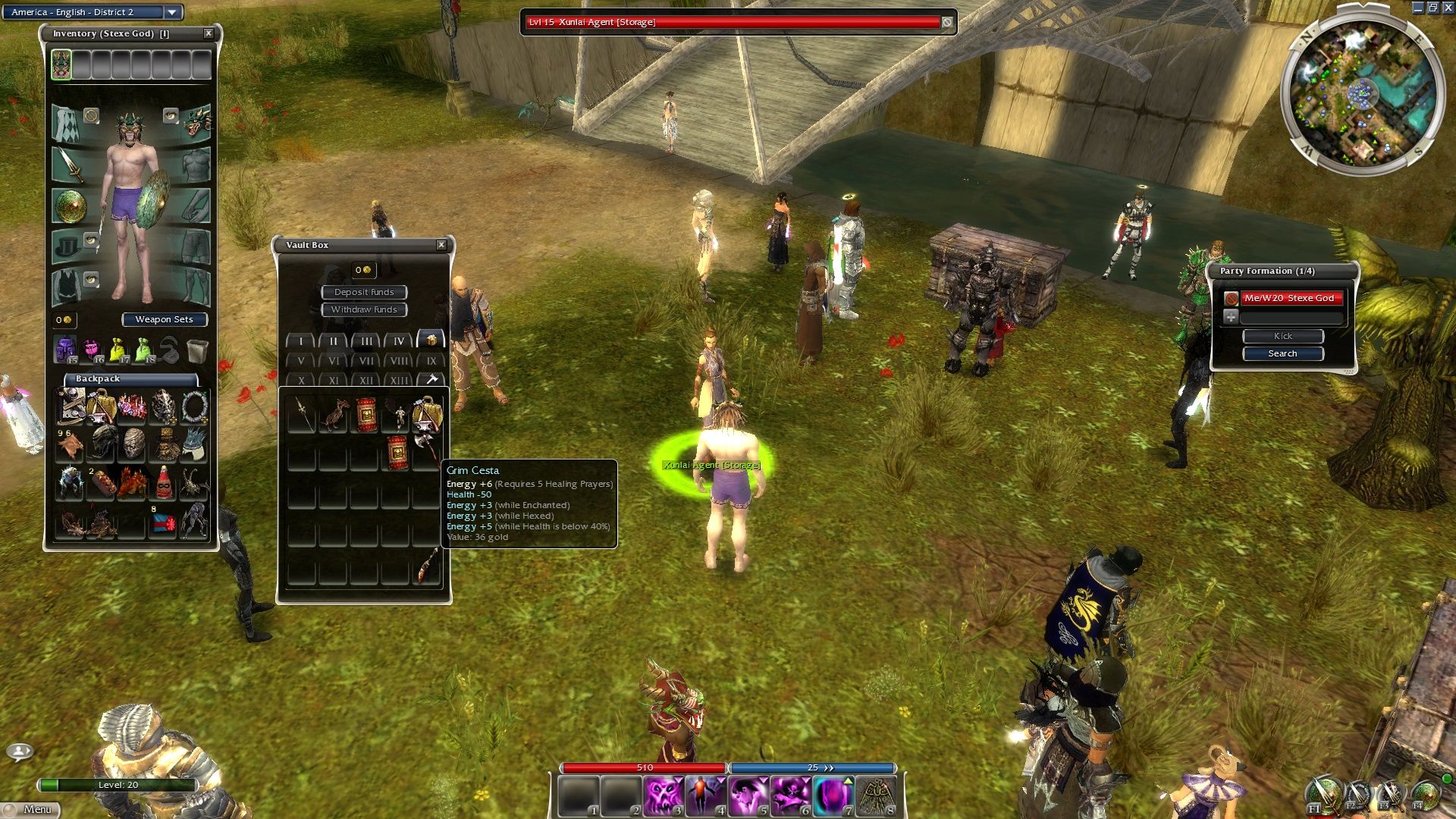Close the Inventory window
Image resolution: width=1456 pixels, height=819 pixels.
coord(209,33)
